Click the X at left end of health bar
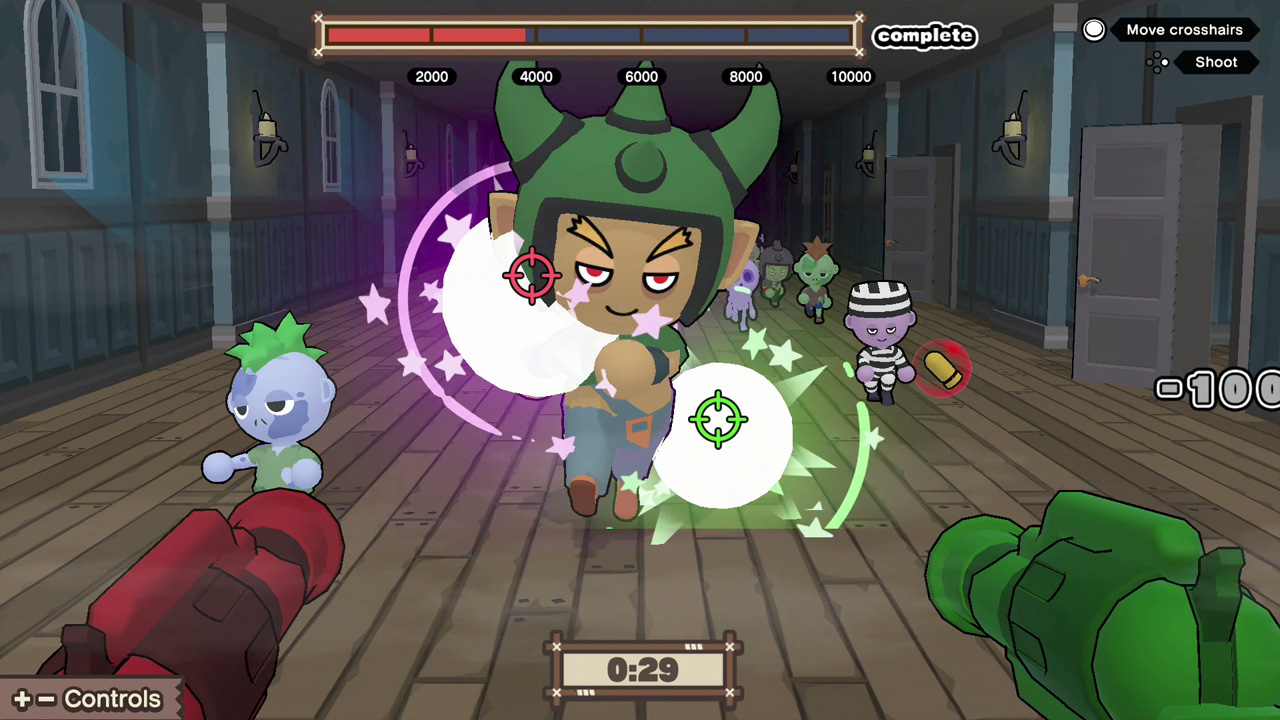Image resolution: width=1280 pixels, height=720 pixels. (x=318, y=19)
